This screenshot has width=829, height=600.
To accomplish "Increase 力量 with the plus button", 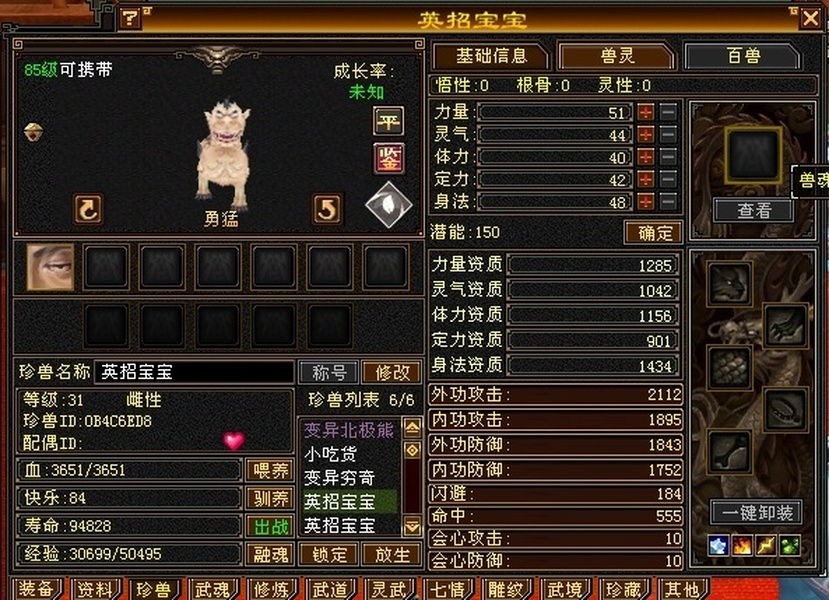I will tap(646, 113).
